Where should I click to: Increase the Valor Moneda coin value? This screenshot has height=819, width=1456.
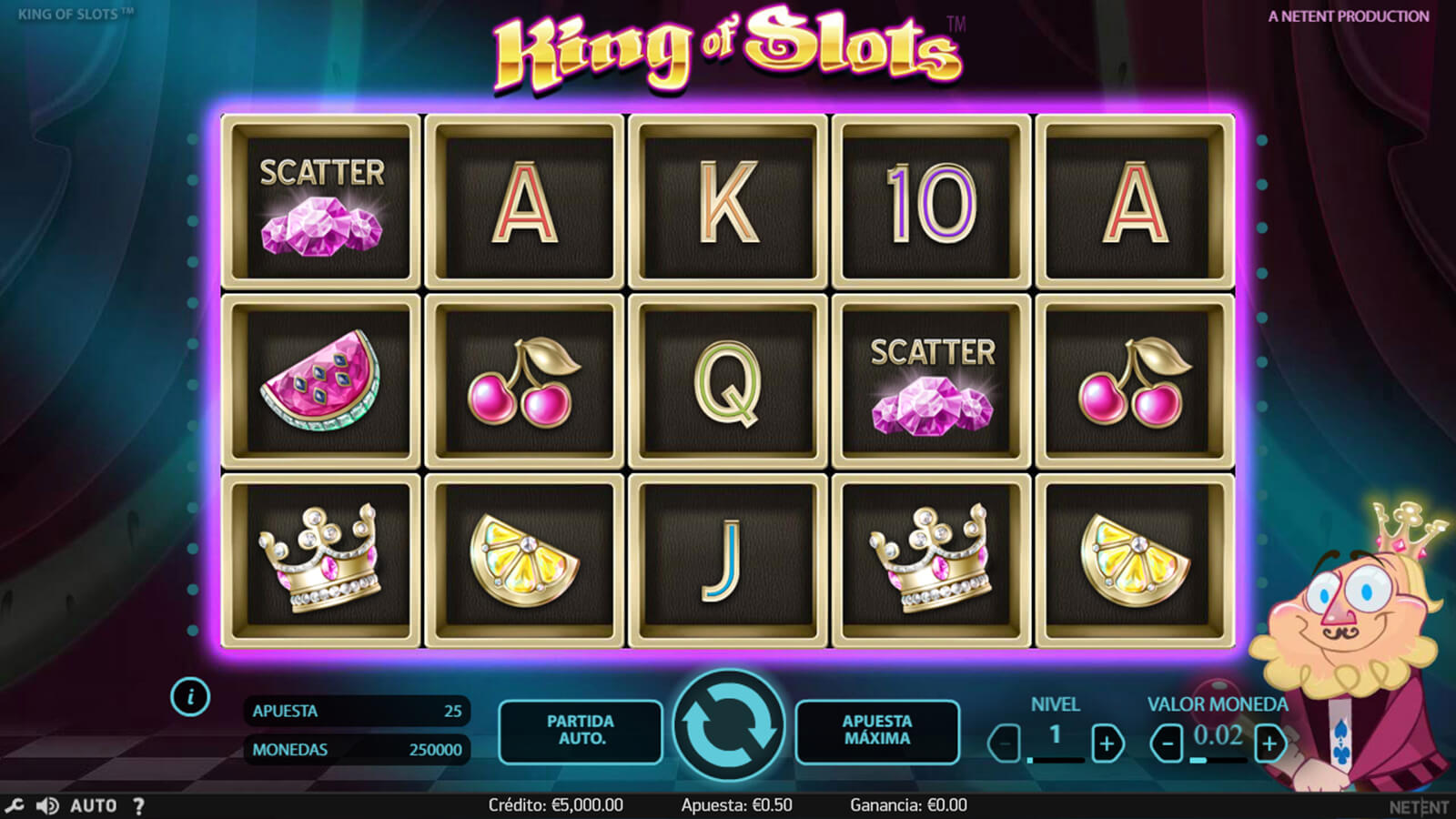(x=1269, y=743)
